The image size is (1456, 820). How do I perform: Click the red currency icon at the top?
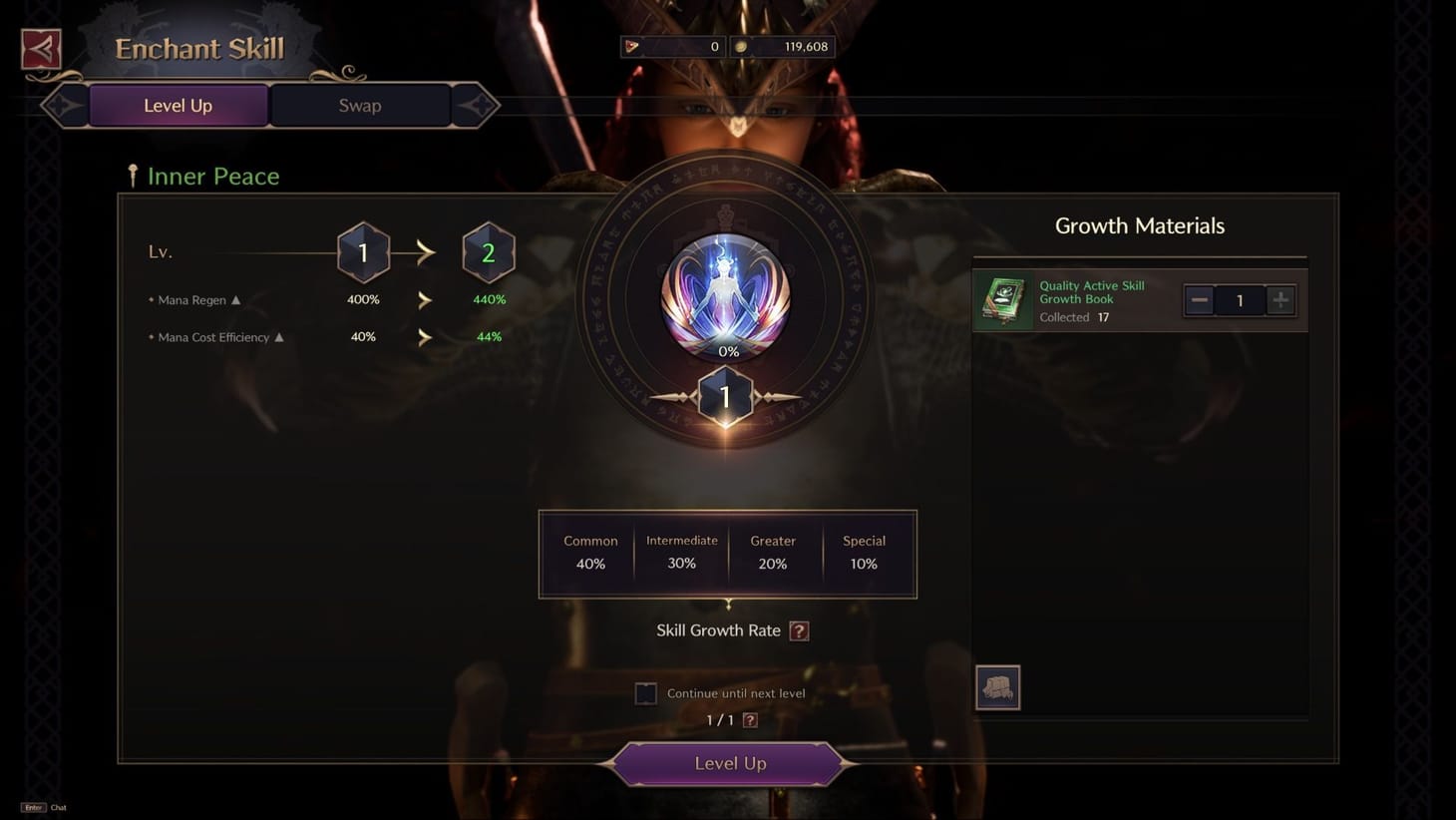click(x=629, y=45)
